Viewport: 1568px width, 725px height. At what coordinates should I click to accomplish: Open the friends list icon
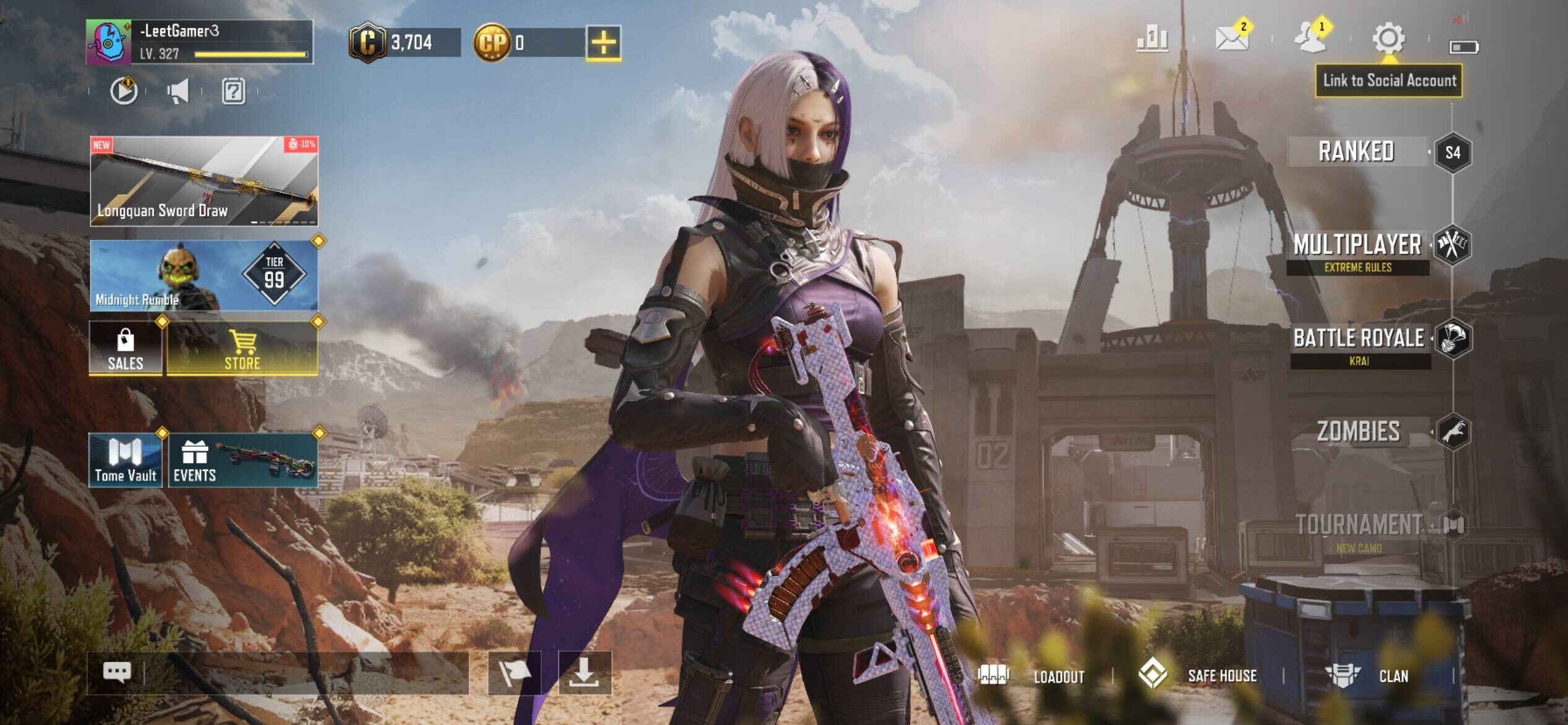tap(1310, 38)
